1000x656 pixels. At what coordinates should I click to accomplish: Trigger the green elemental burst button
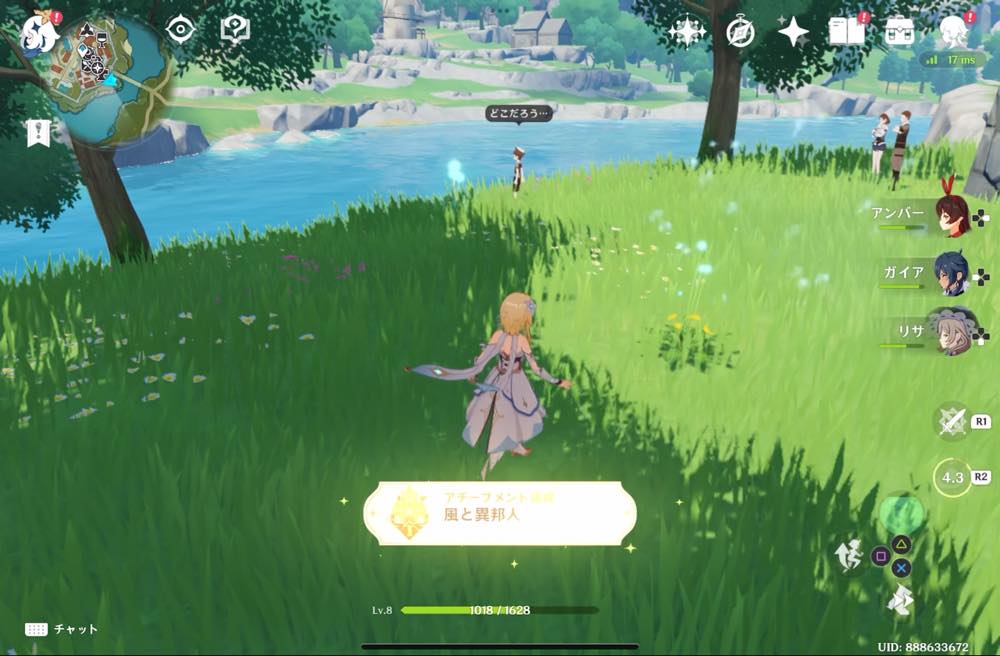tap(901, 515)
